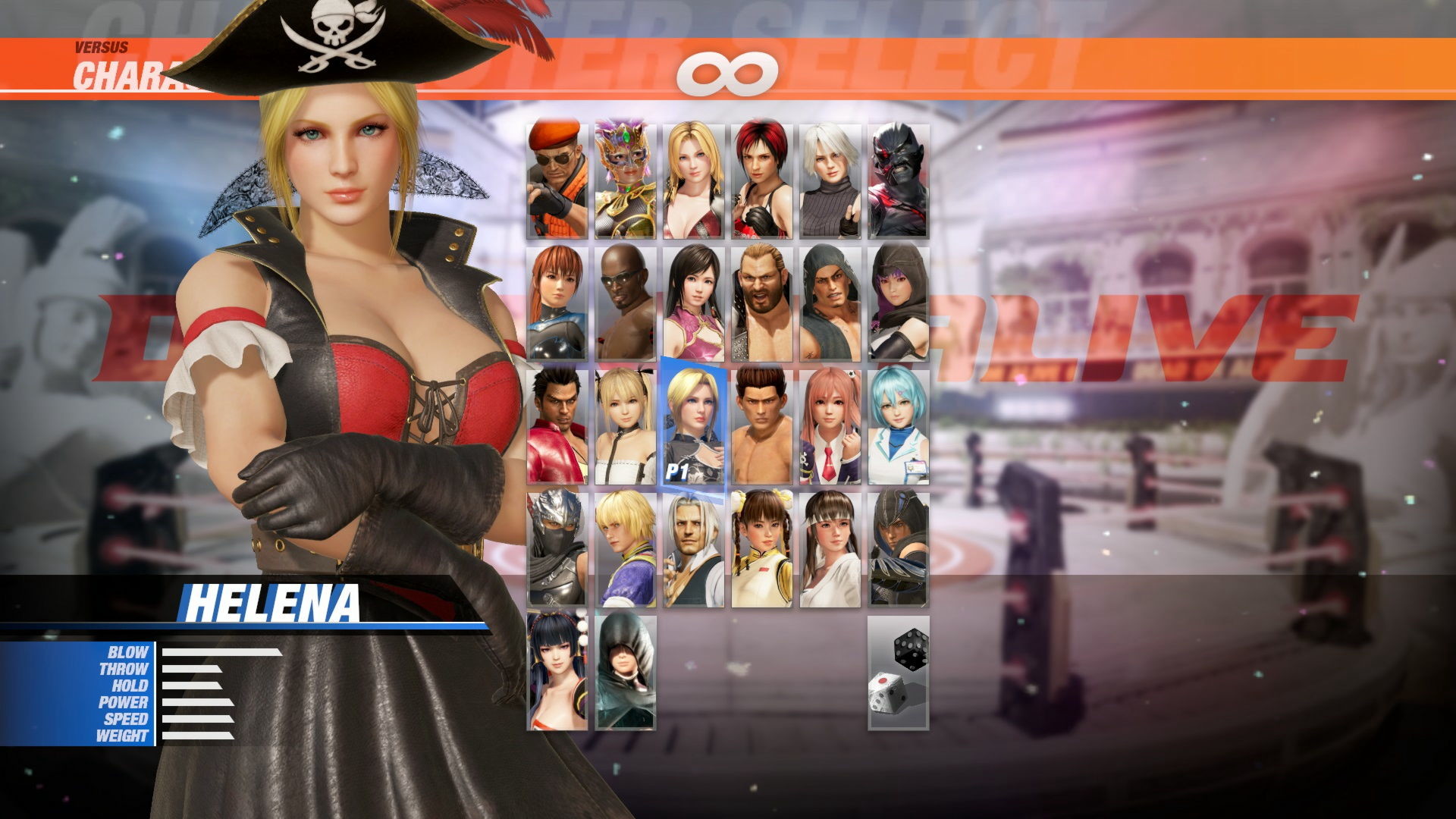Screen dimensions: 1456x819
Task: Select Ryu Hayabusa's masked ninja portrait
Action: click(556, 557)
